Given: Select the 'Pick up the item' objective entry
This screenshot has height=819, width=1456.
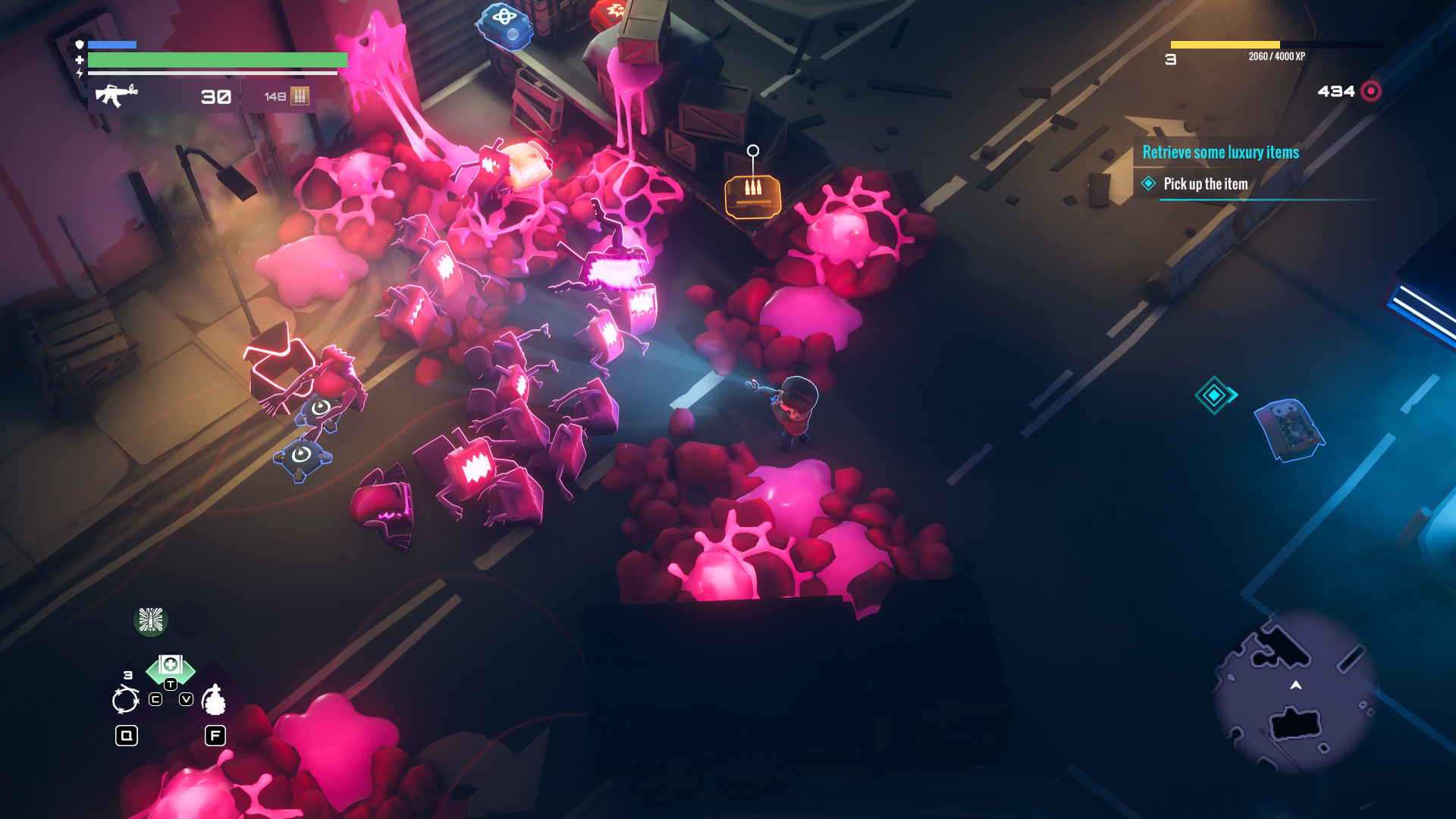Looking at the screenshot, I should [1207, 184].
